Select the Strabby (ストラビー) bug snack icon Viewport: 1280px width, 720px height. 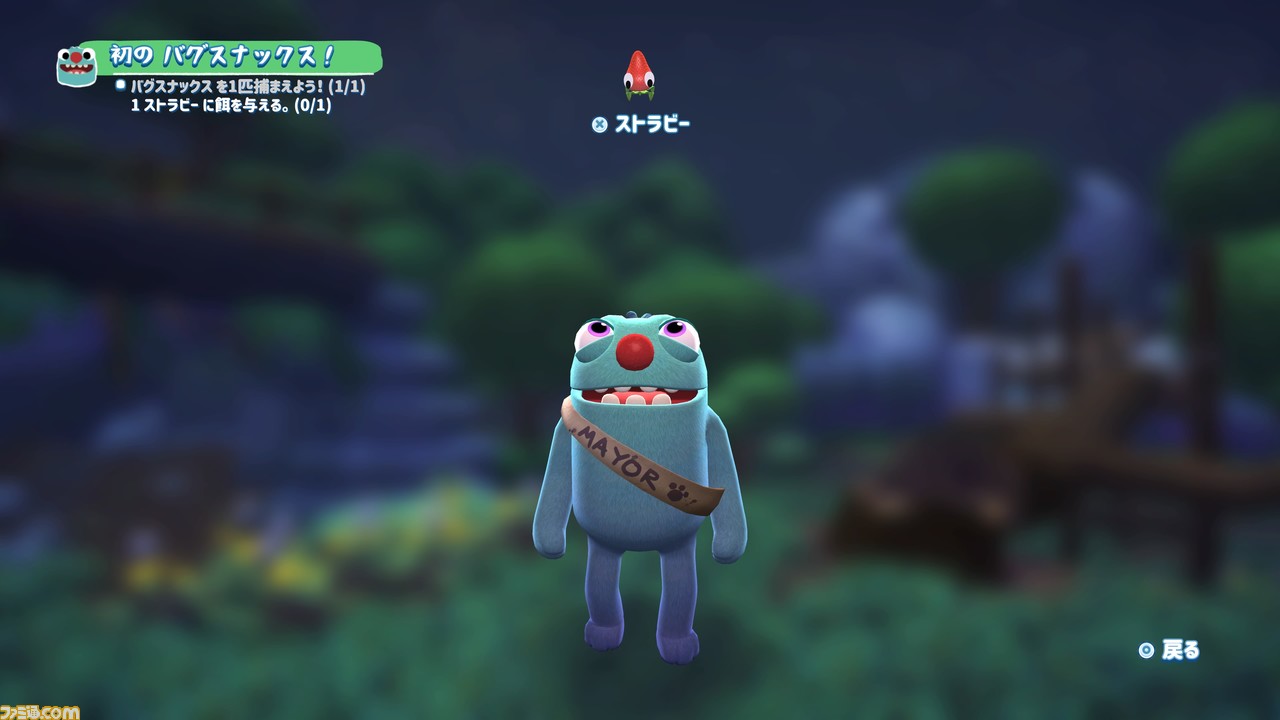click(638, 76)
